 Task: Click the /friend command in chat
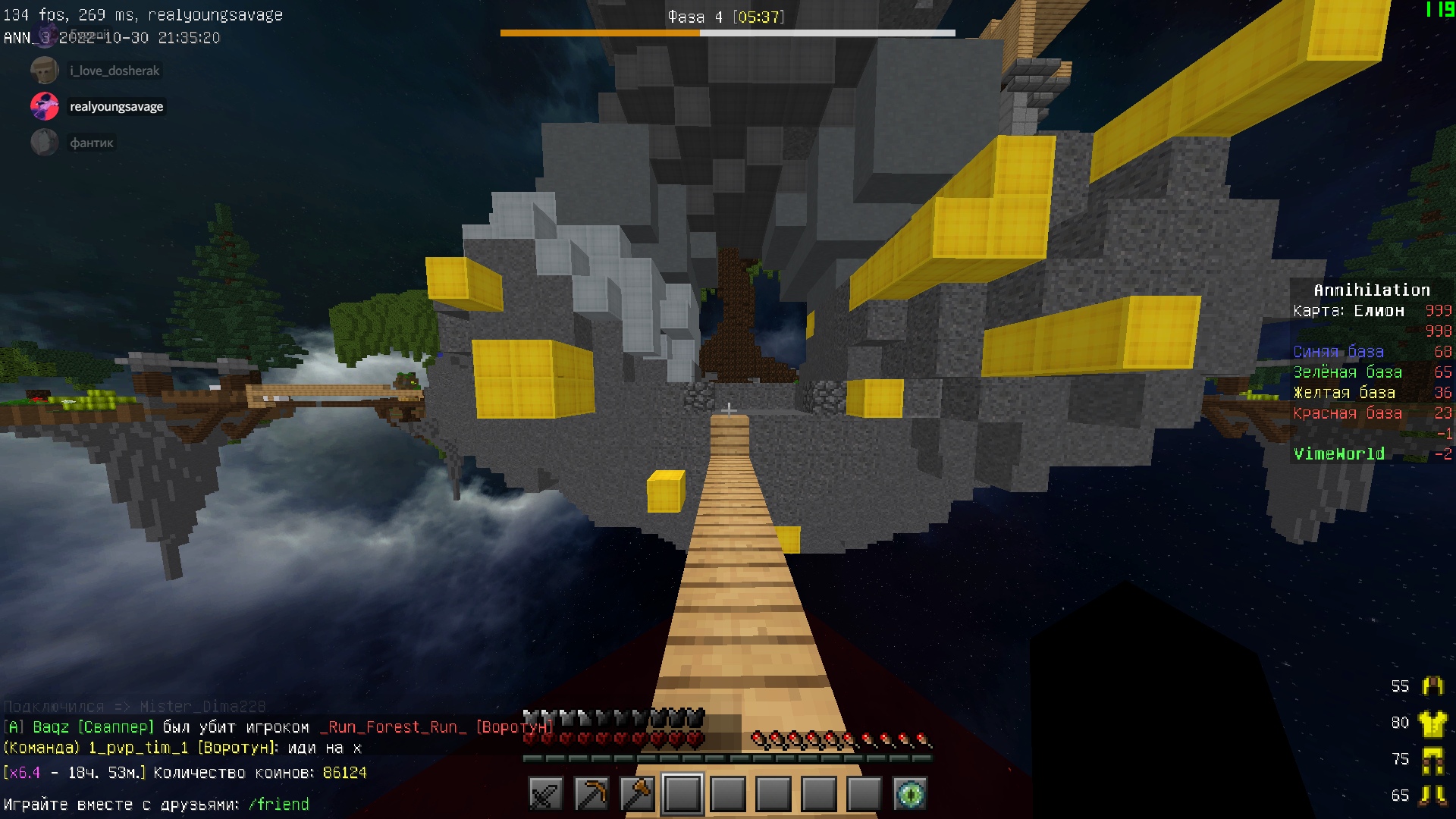click(278, 804)
